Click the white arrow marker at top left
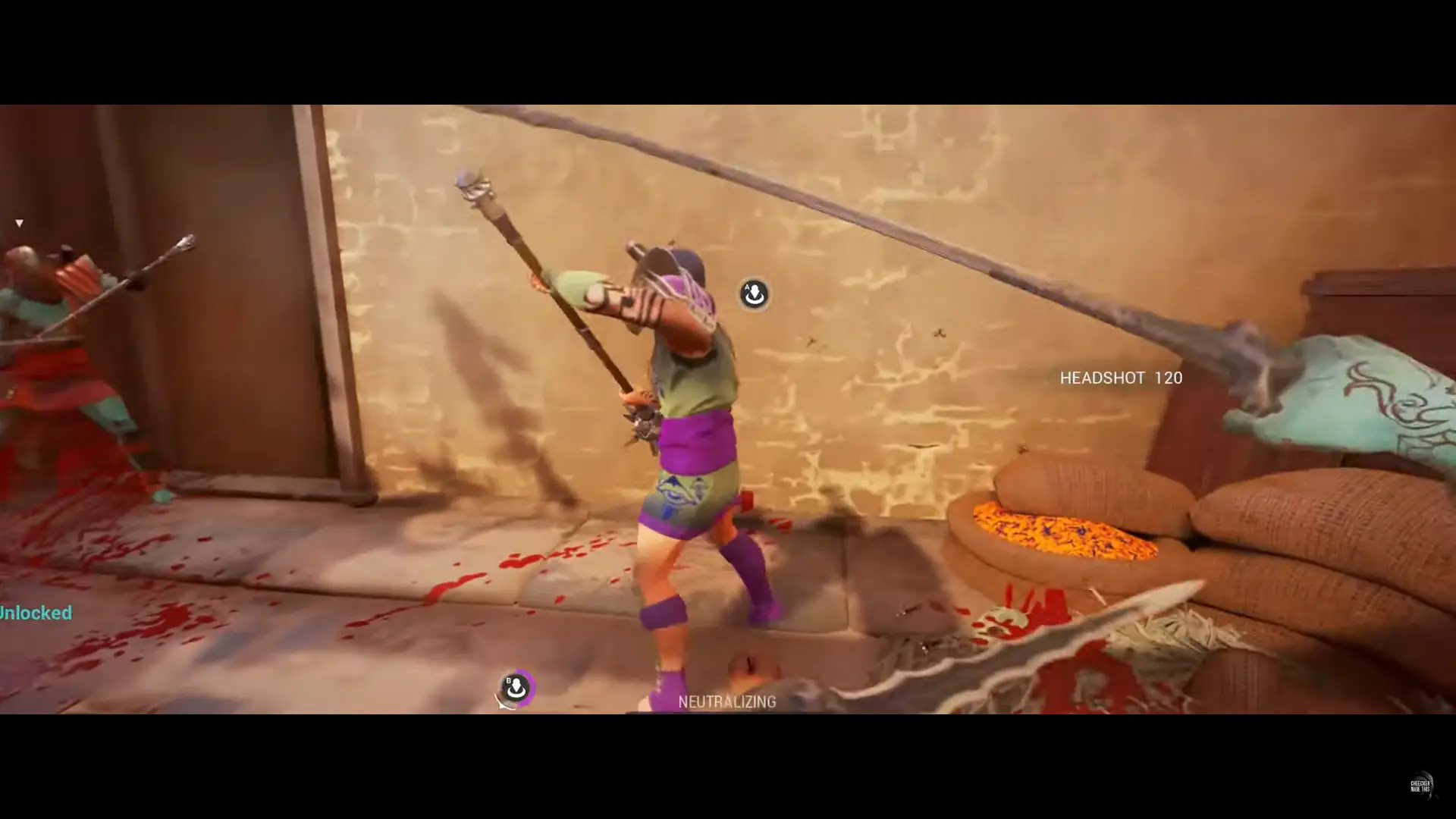The width and height of the screenshot is (1456, 819). pos(19,223)
